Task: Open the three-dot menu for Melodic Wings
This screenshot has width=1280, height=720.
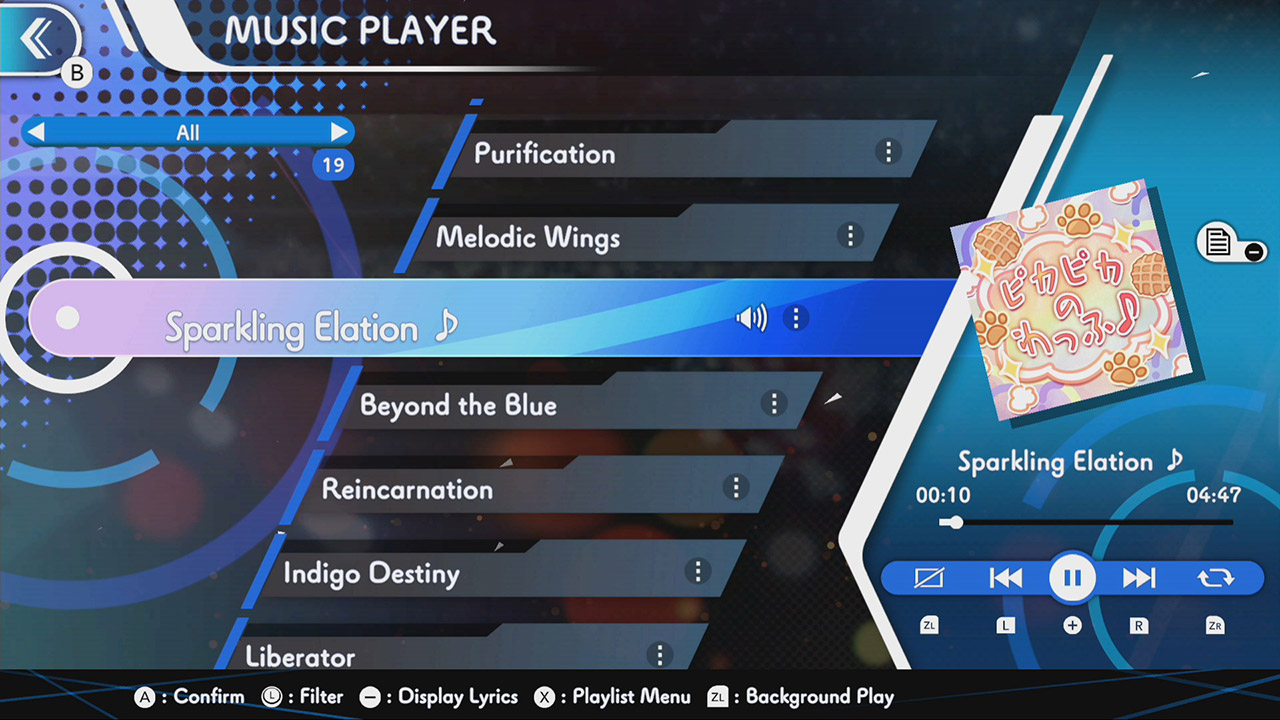Action: (x=849, y=235)
